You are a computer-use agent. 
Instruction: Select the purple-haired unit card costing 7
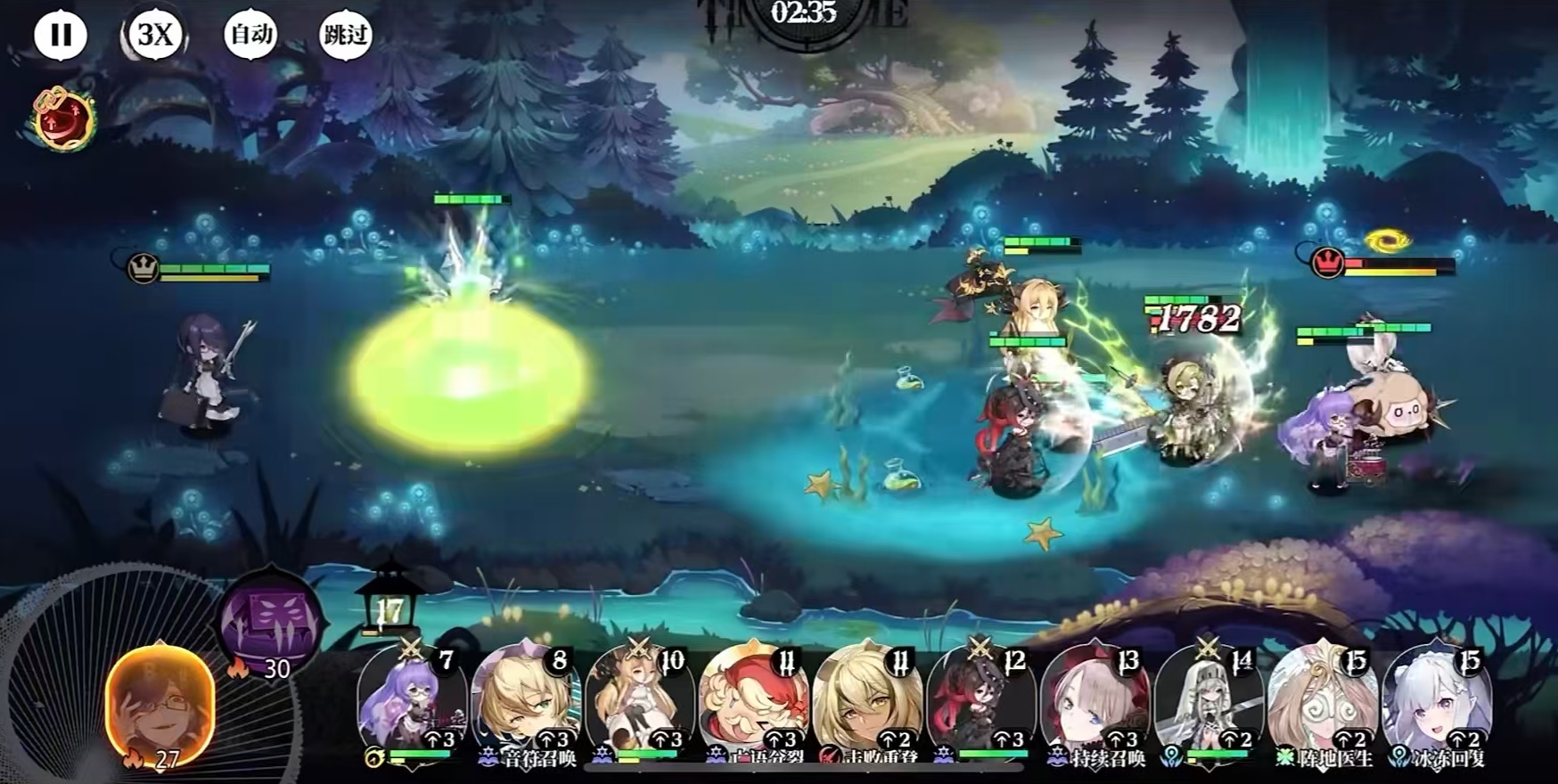[412, 704]
